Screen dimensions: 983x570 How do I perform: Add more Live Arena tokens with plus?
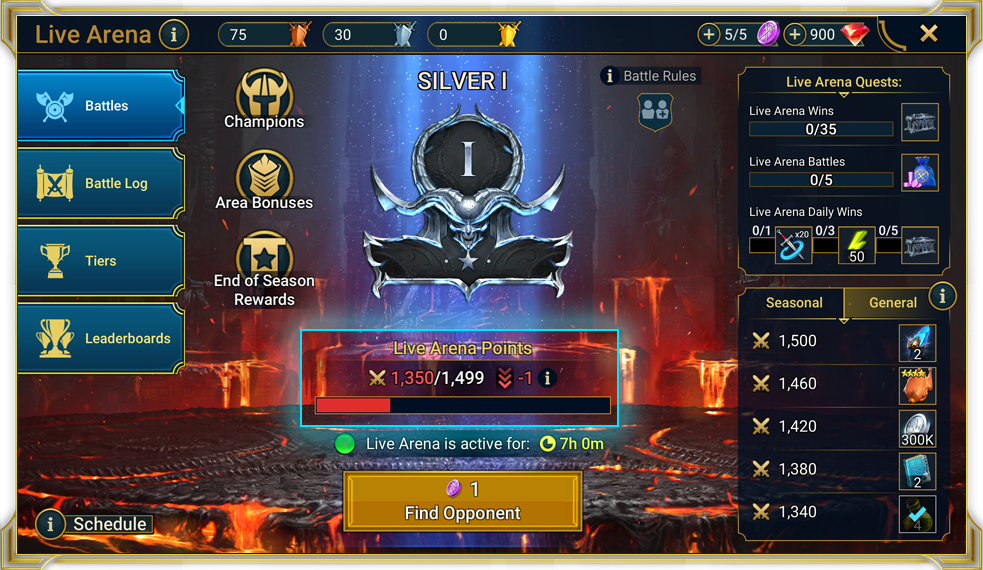(709, 35)
